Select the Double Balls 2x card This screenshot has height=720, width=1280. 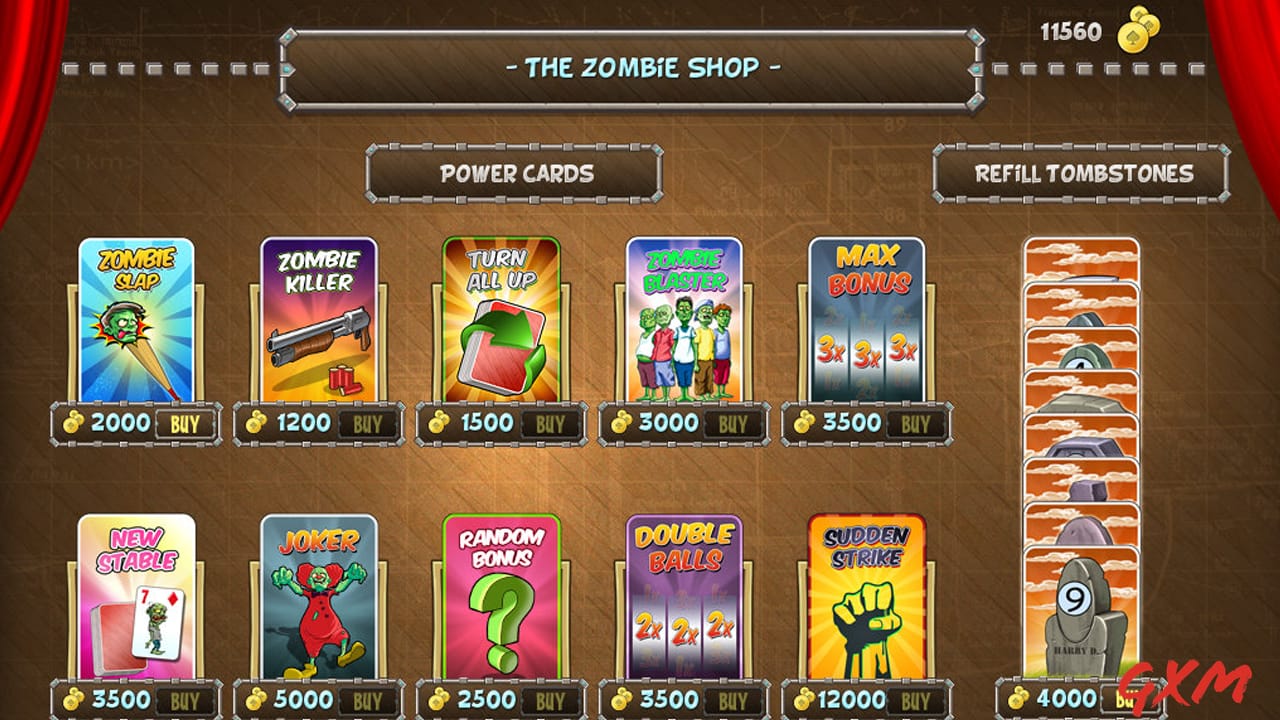click(x=683, y=600)
